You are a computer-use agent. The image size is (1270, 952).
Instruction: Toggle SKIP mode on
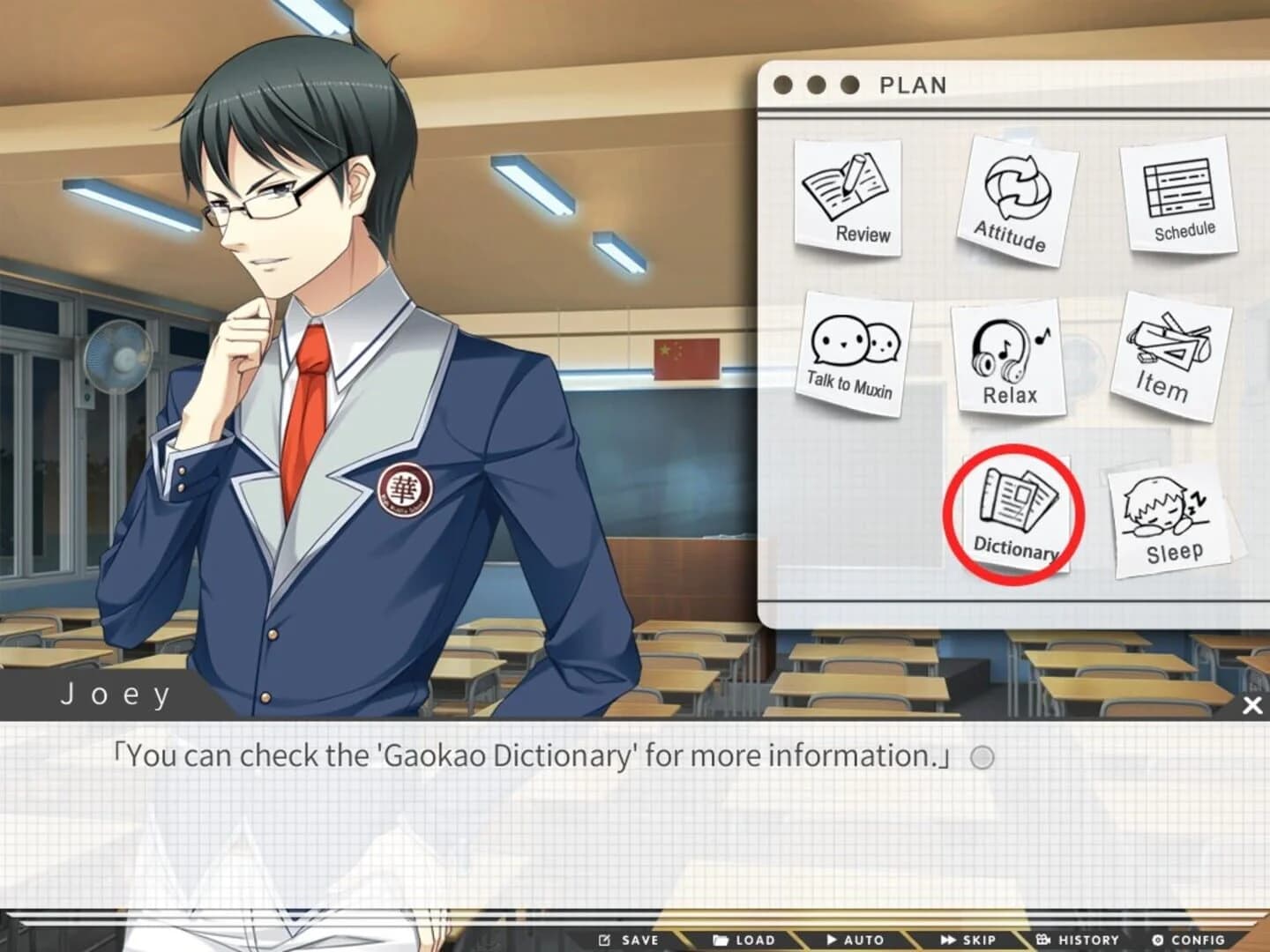(x=967, y=940)
